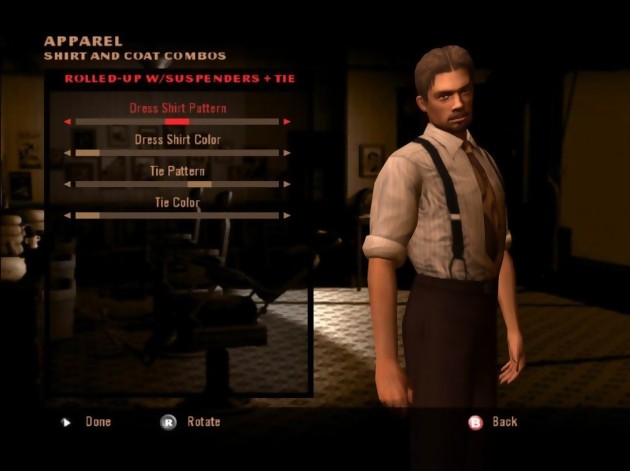The height and width of the screenshot is (471, 630).
Task: Choose the Tie Color option
Action: (x=177, y=203)
